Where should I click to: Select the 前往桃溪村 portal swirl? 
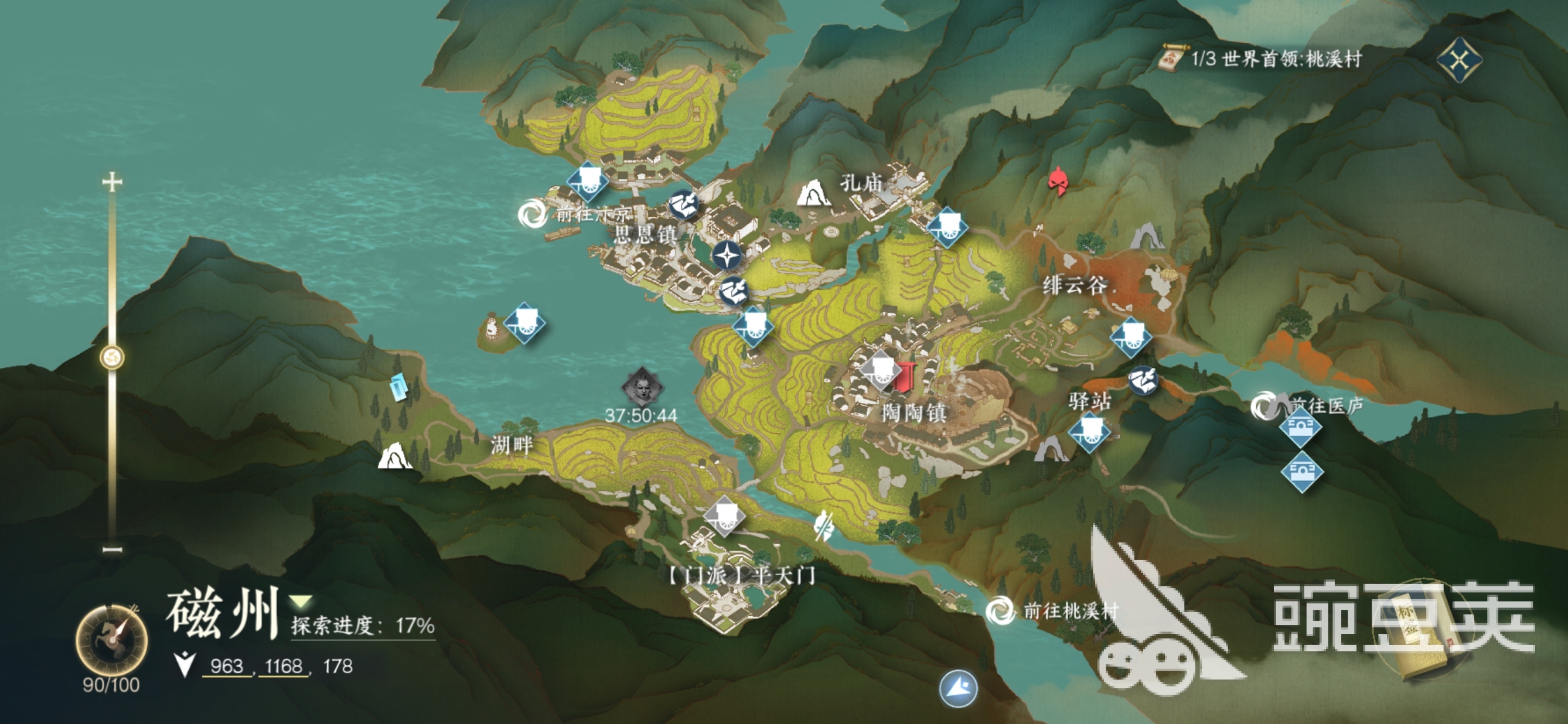tap(999, 610)
